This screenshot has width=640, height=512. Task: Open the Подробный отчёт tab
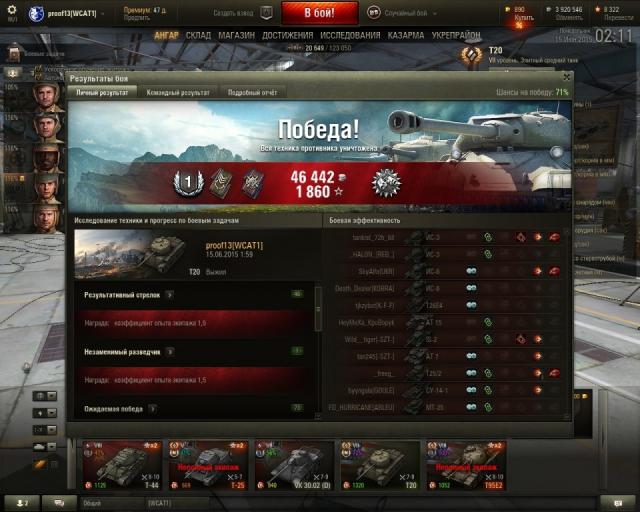252,92
